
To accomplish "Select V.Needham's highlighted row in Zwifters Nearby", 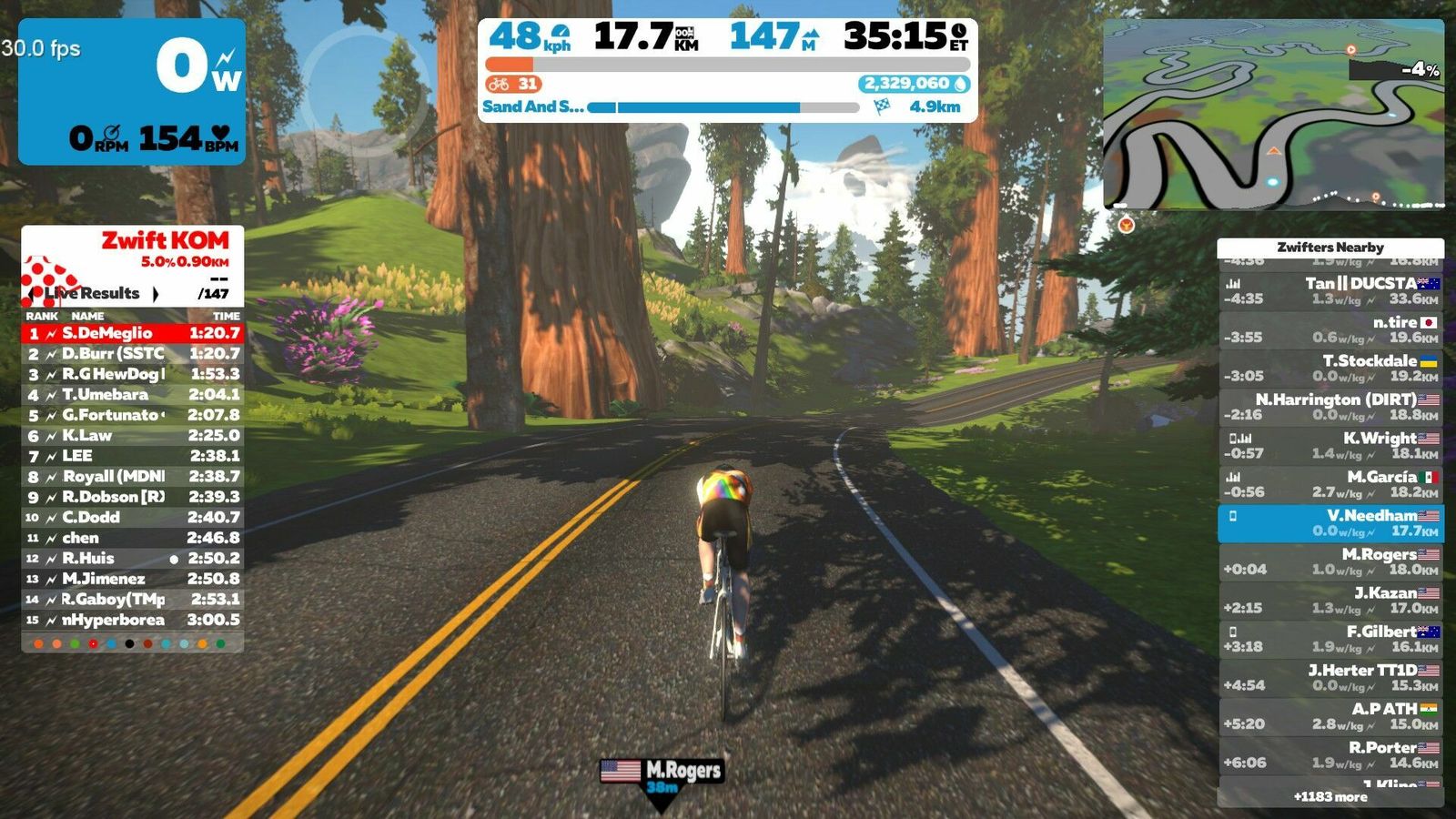I will pyautogui.click(x=1330, y=523).
